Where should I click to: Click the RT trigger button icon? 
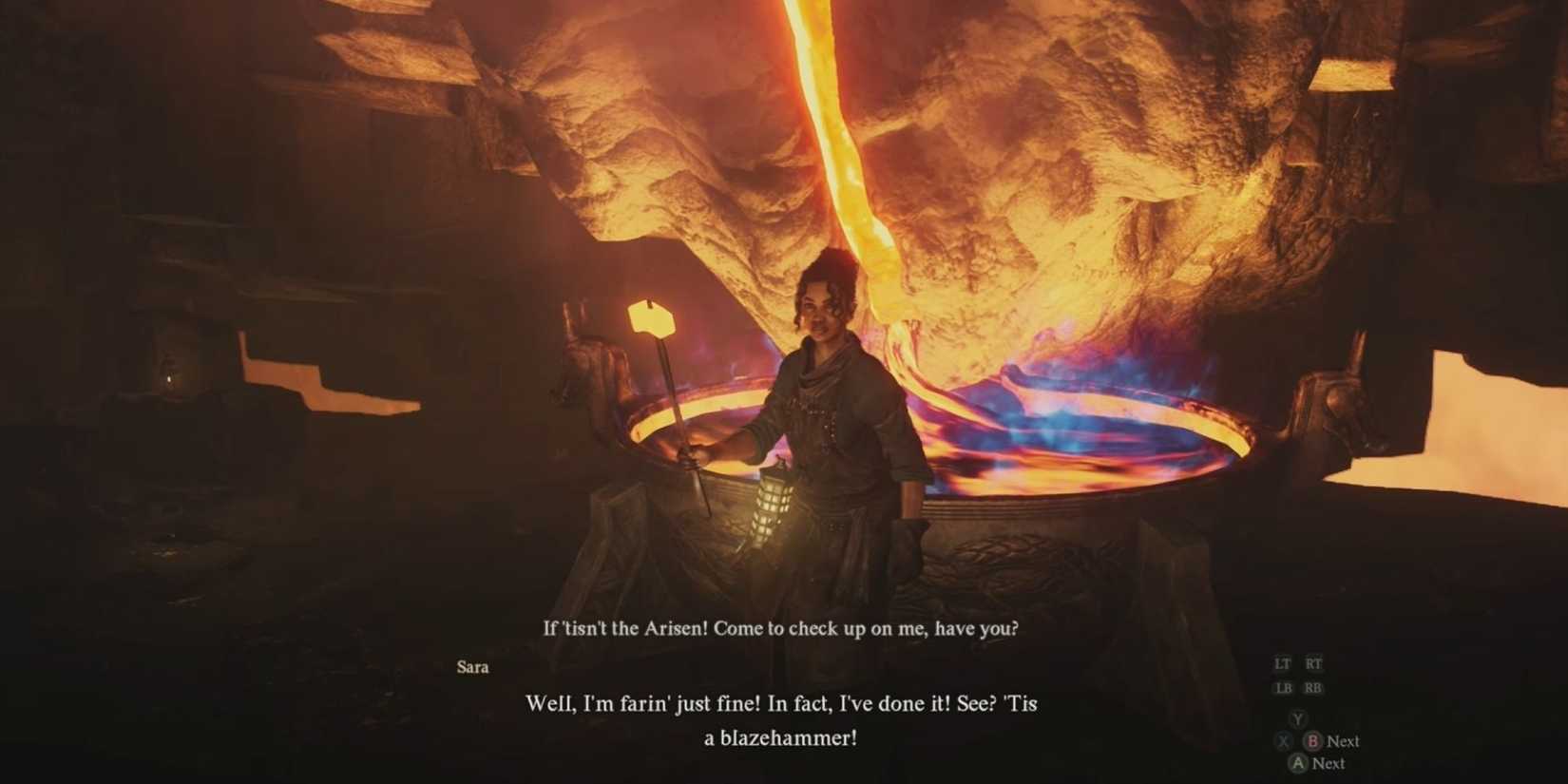[x=1314, y=662]
